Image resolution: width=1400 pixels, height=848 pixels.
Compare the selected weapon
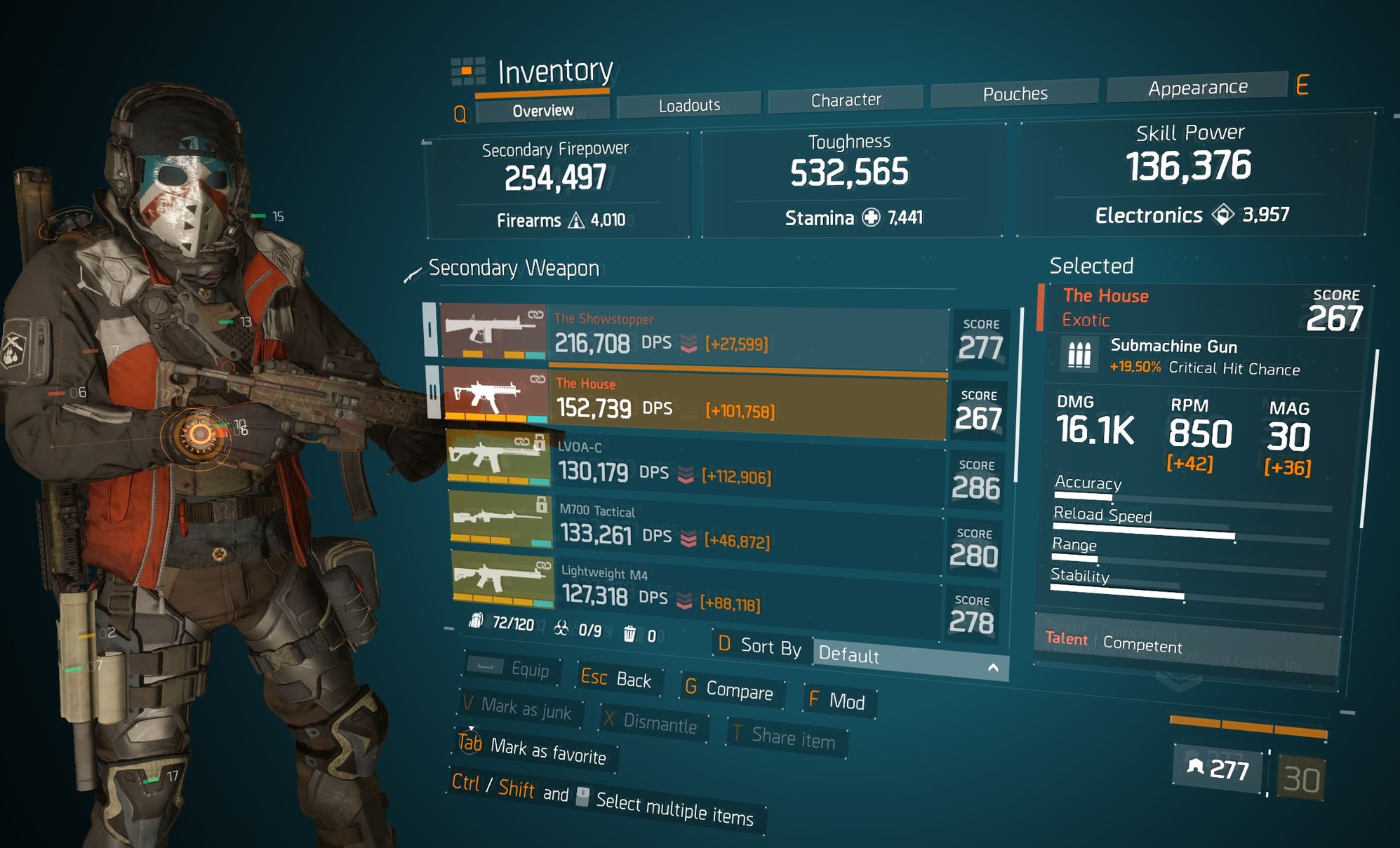pyautogui.click(x=731, y=689)
